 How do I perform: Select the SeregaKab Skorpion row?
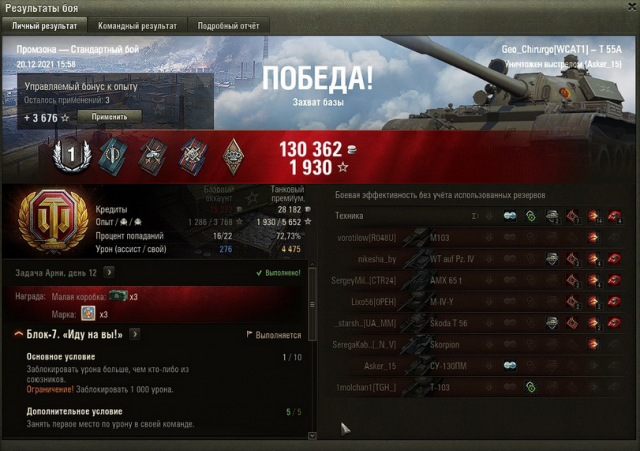click(470, 345)
